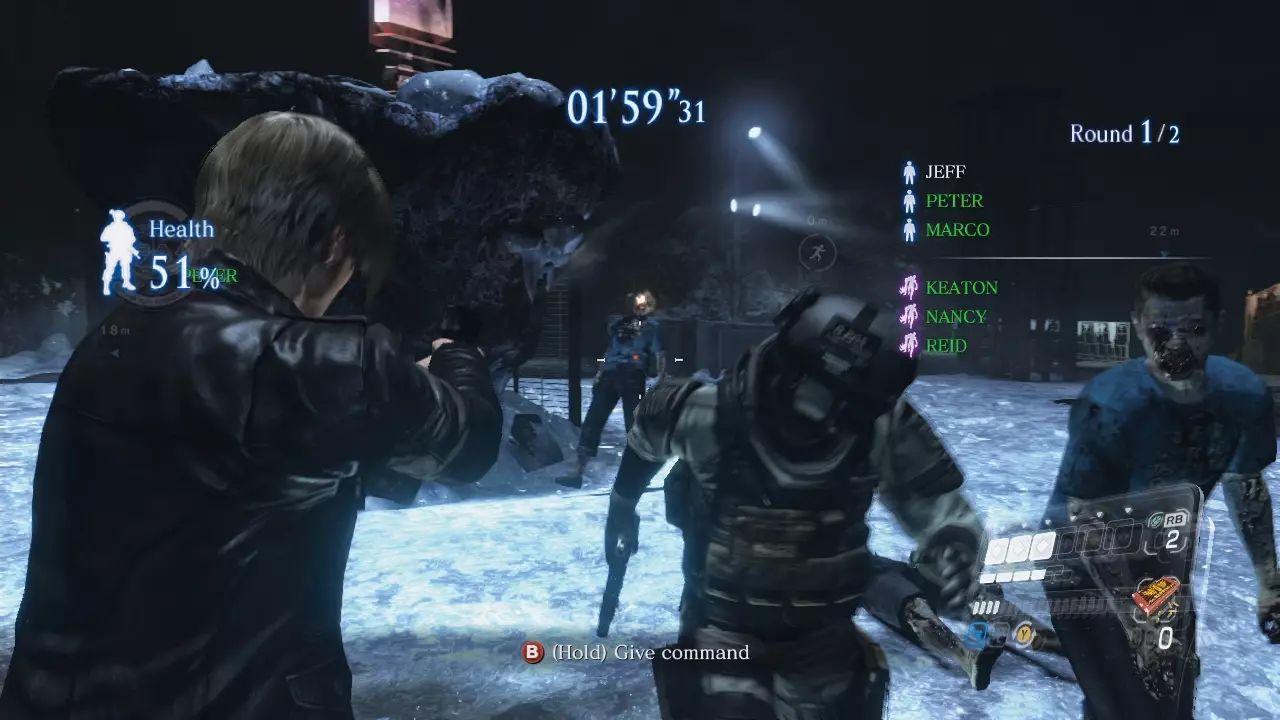Select the green herb icon near RB prompt
This screenshot has height=720, width=1280.
pos(1156,518)
